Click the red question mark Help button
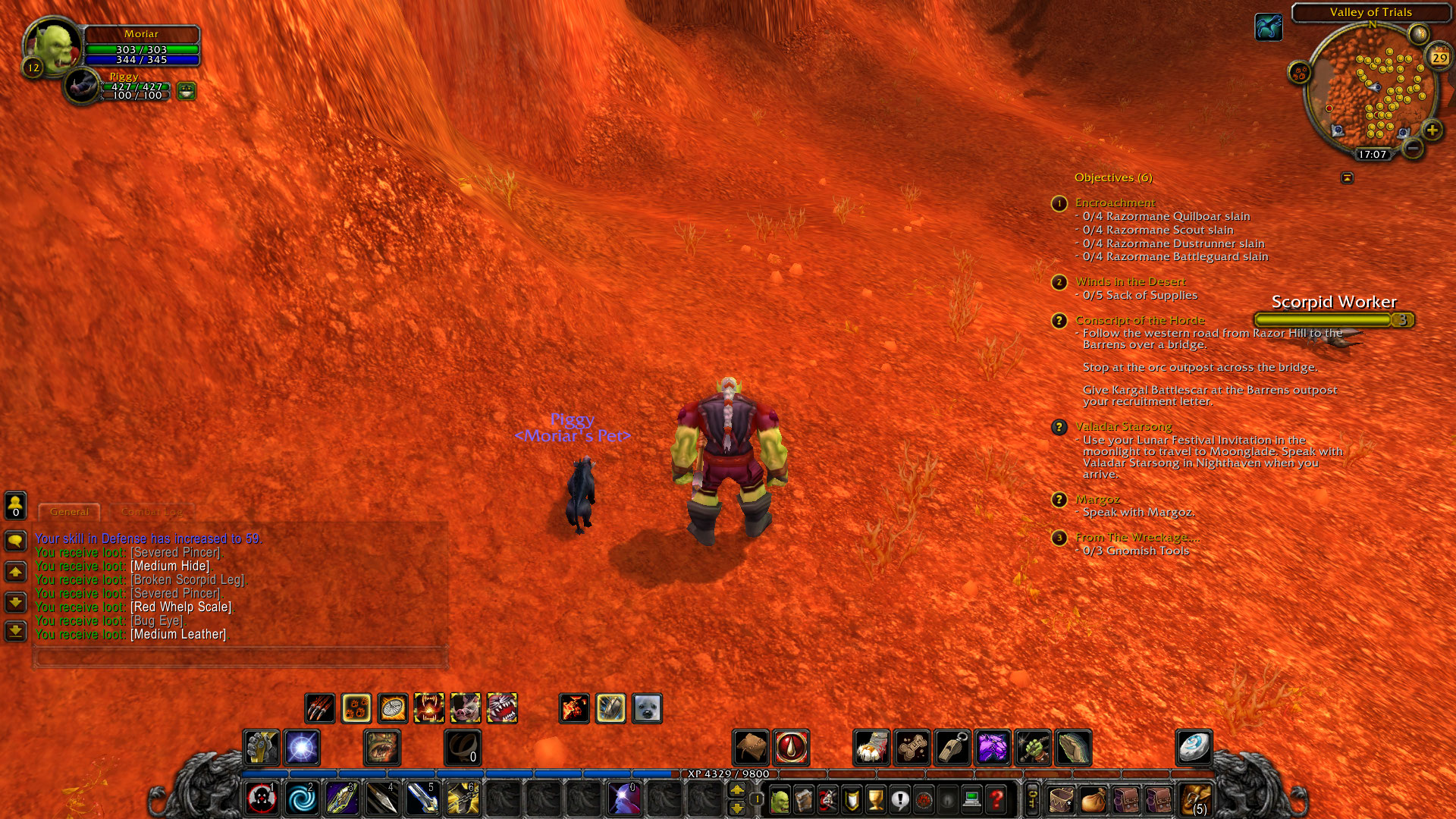 tap(996, 800)
